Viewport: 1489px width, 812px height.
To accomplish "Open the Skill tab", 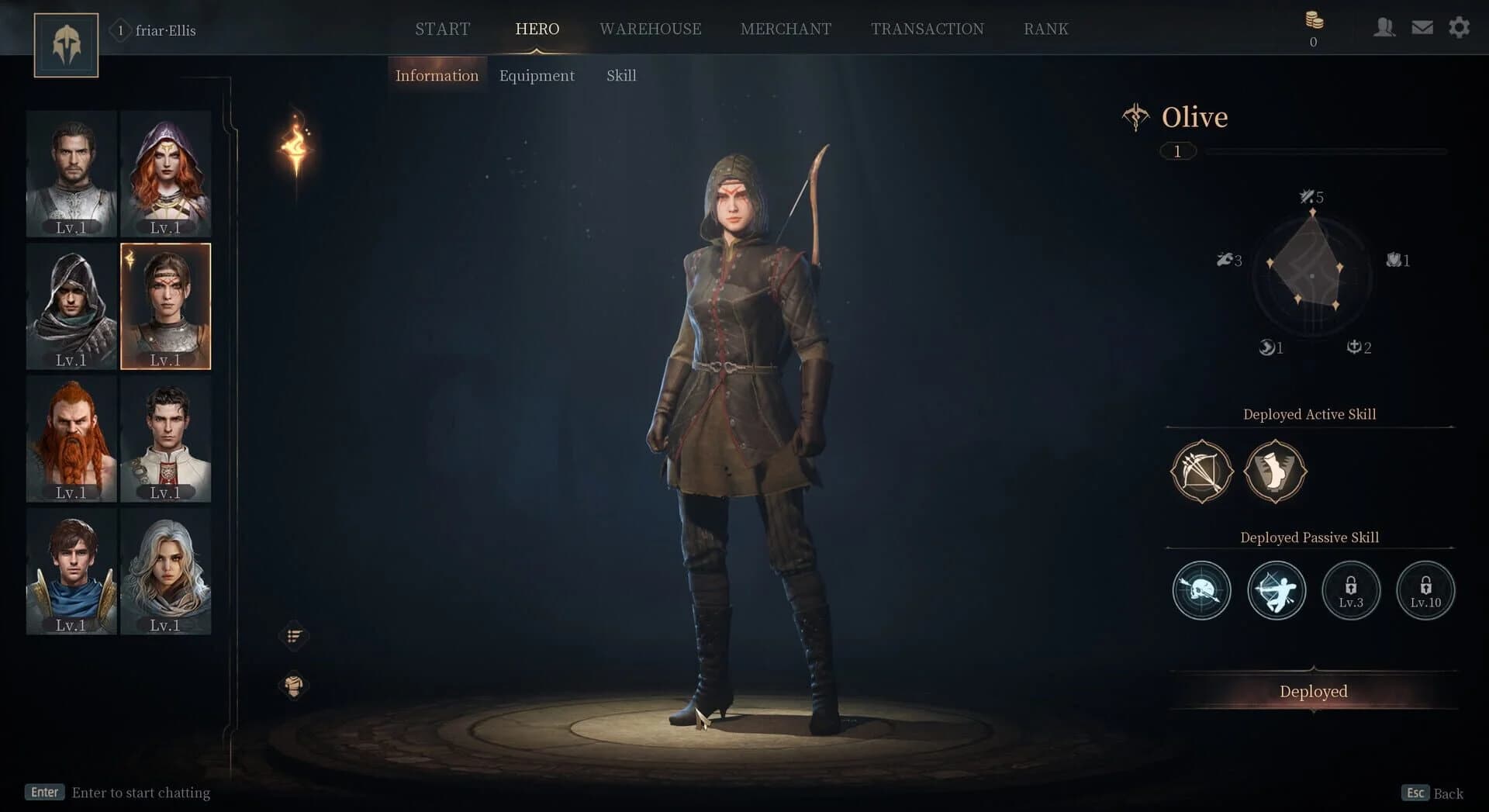I will pos(620,75).
